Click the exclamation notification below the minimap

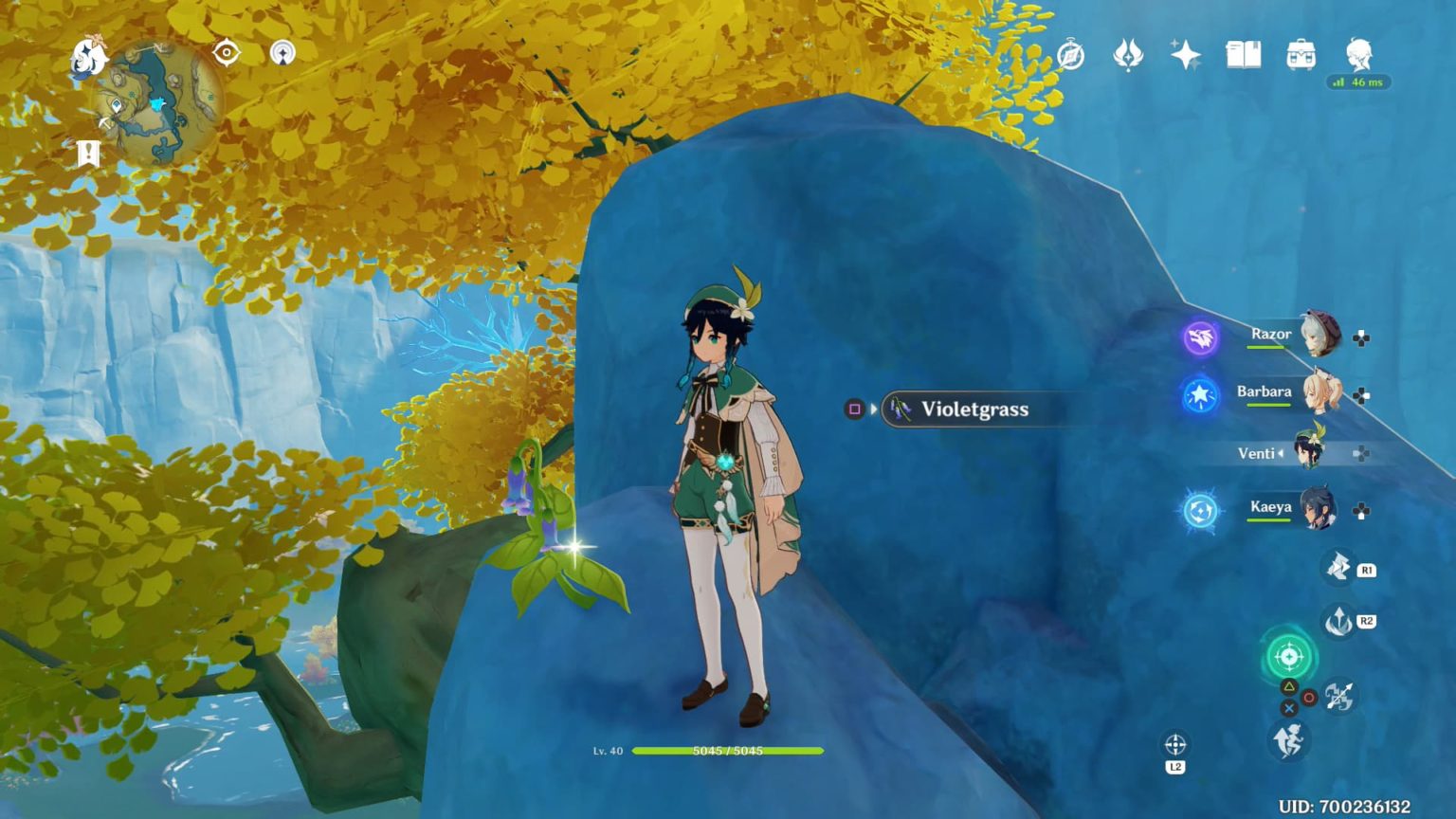coord(86,152)
